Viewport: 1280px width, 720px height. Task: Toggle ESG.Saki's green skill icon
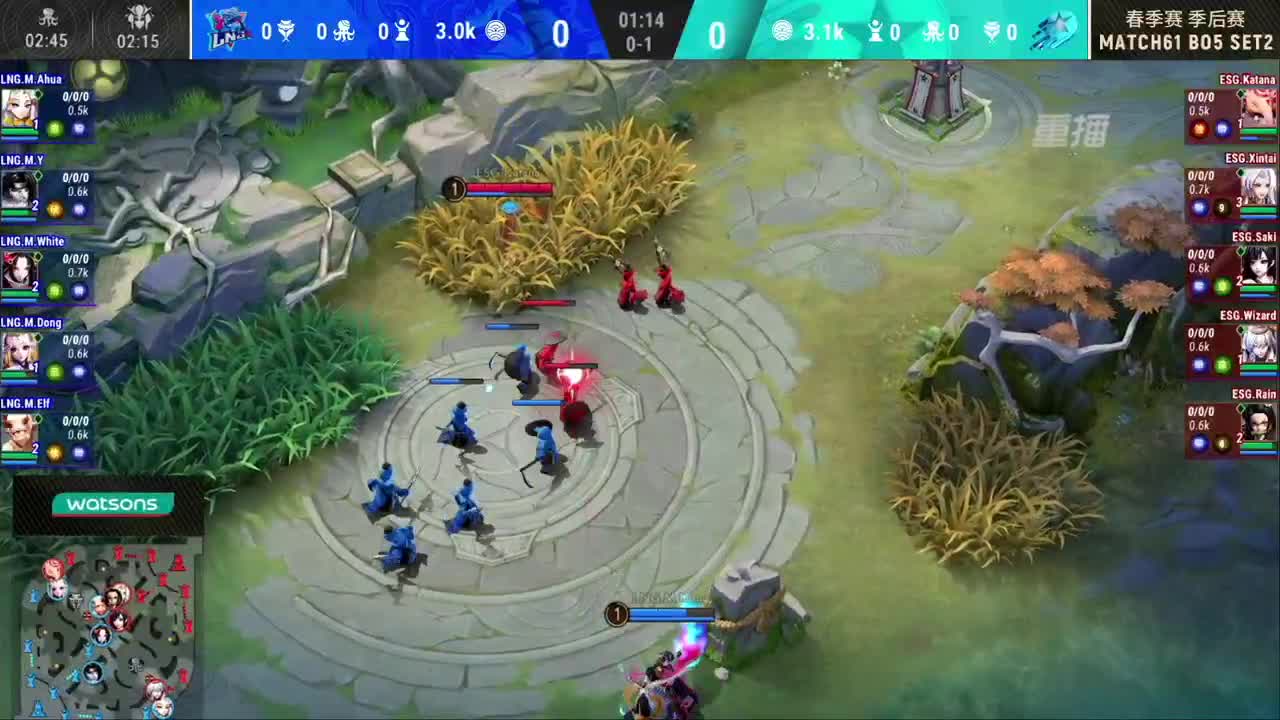(x=1223, y=286)
